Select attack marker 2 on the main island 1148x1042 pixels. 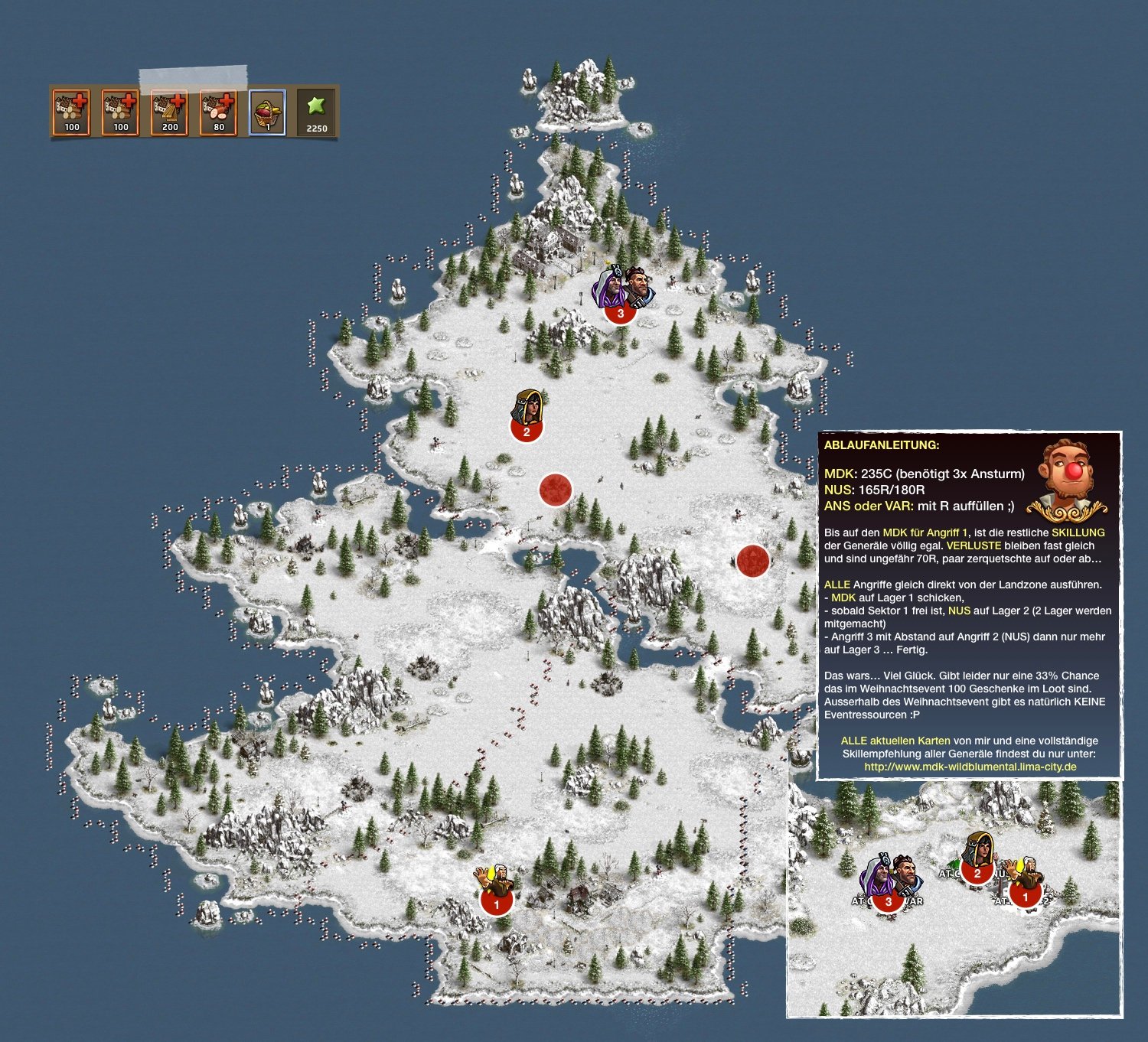[527, 431]
